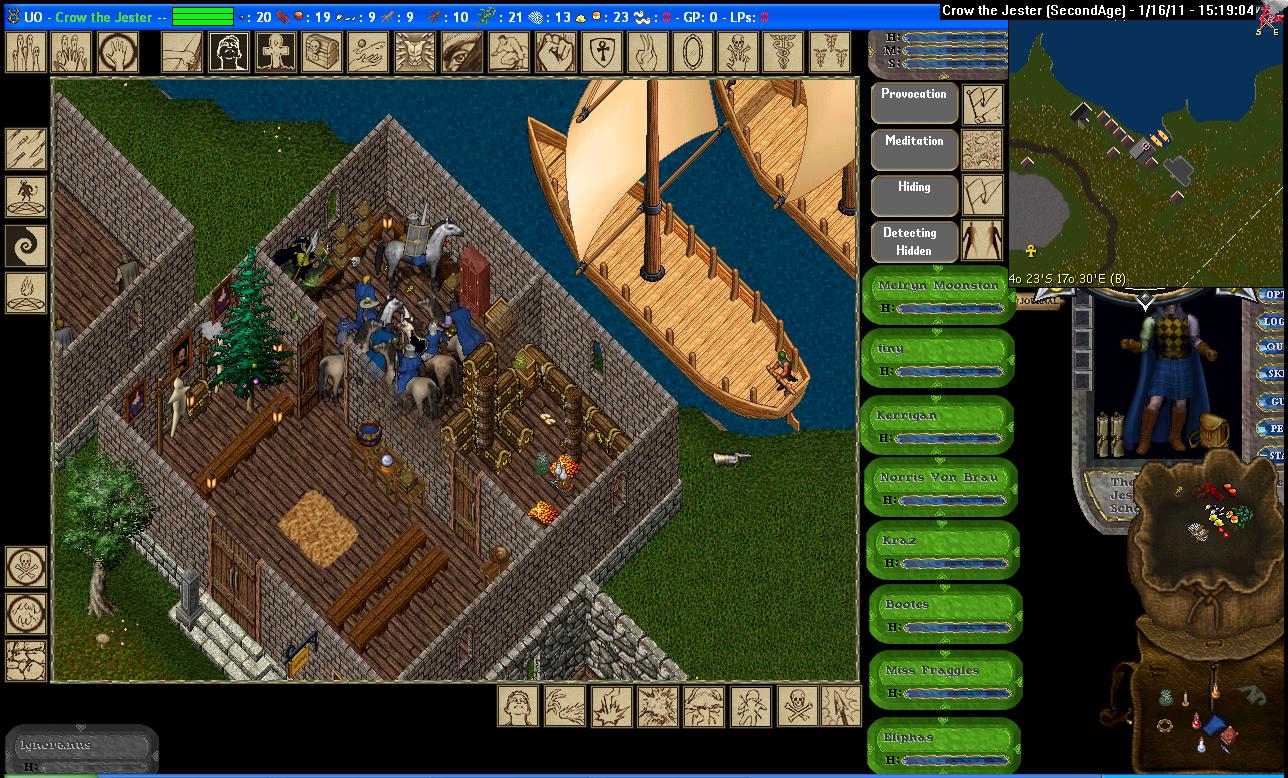Use the clenched fist spell icon

click(554, 52)
